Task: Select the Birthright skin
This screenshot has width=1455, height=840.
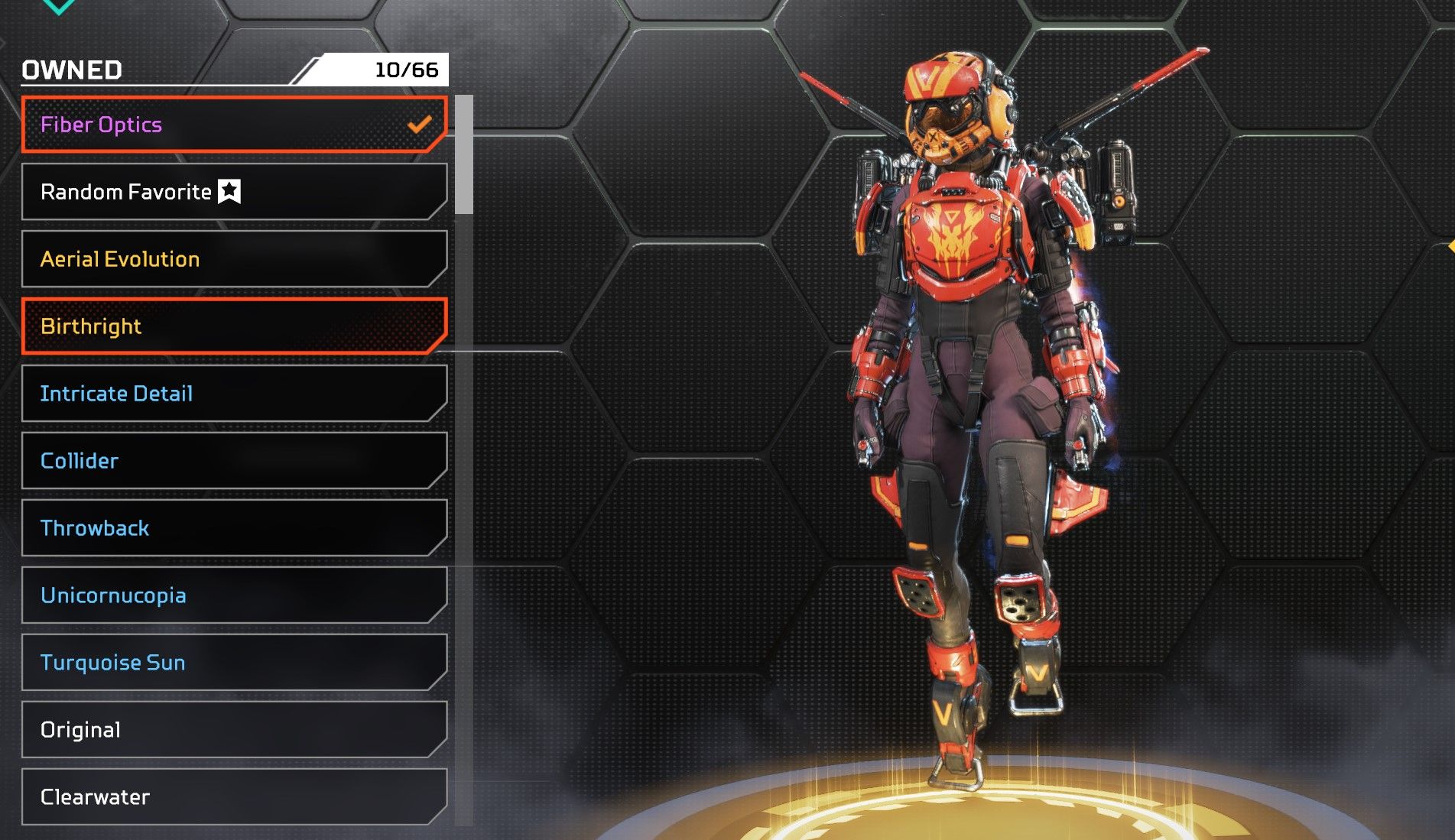Action: pyautogui.click(x=233, y=326)
